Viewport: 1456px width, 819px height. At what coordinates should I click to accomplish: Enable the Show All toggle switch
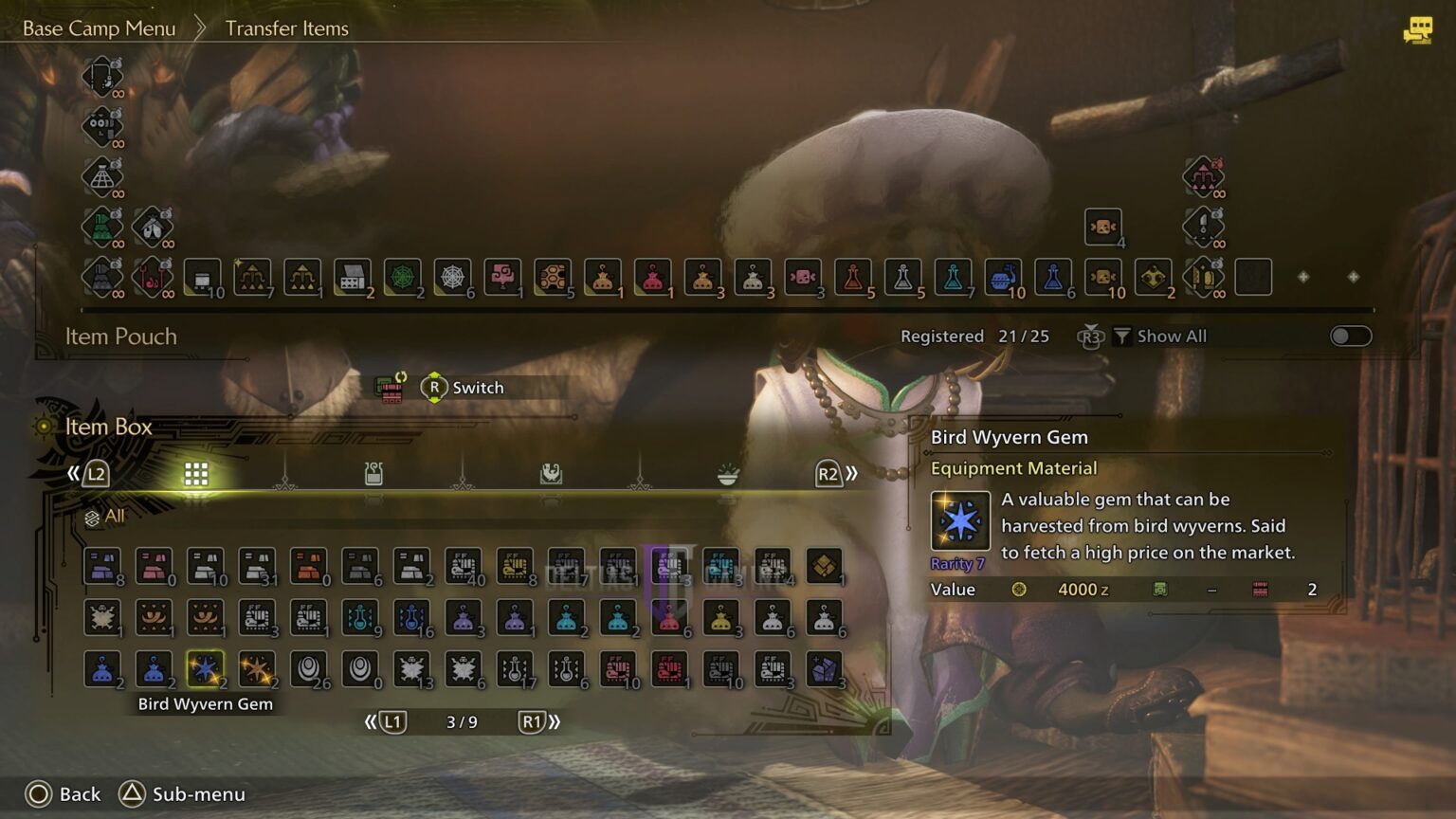pos(1350,336)
